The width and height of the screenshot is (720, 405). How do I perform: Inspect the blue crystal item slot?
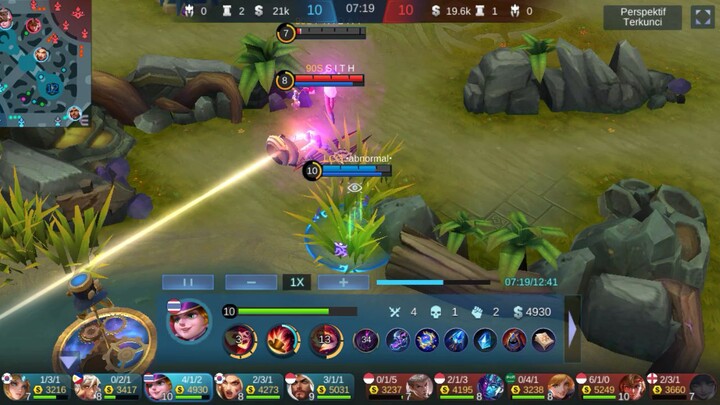485,340
